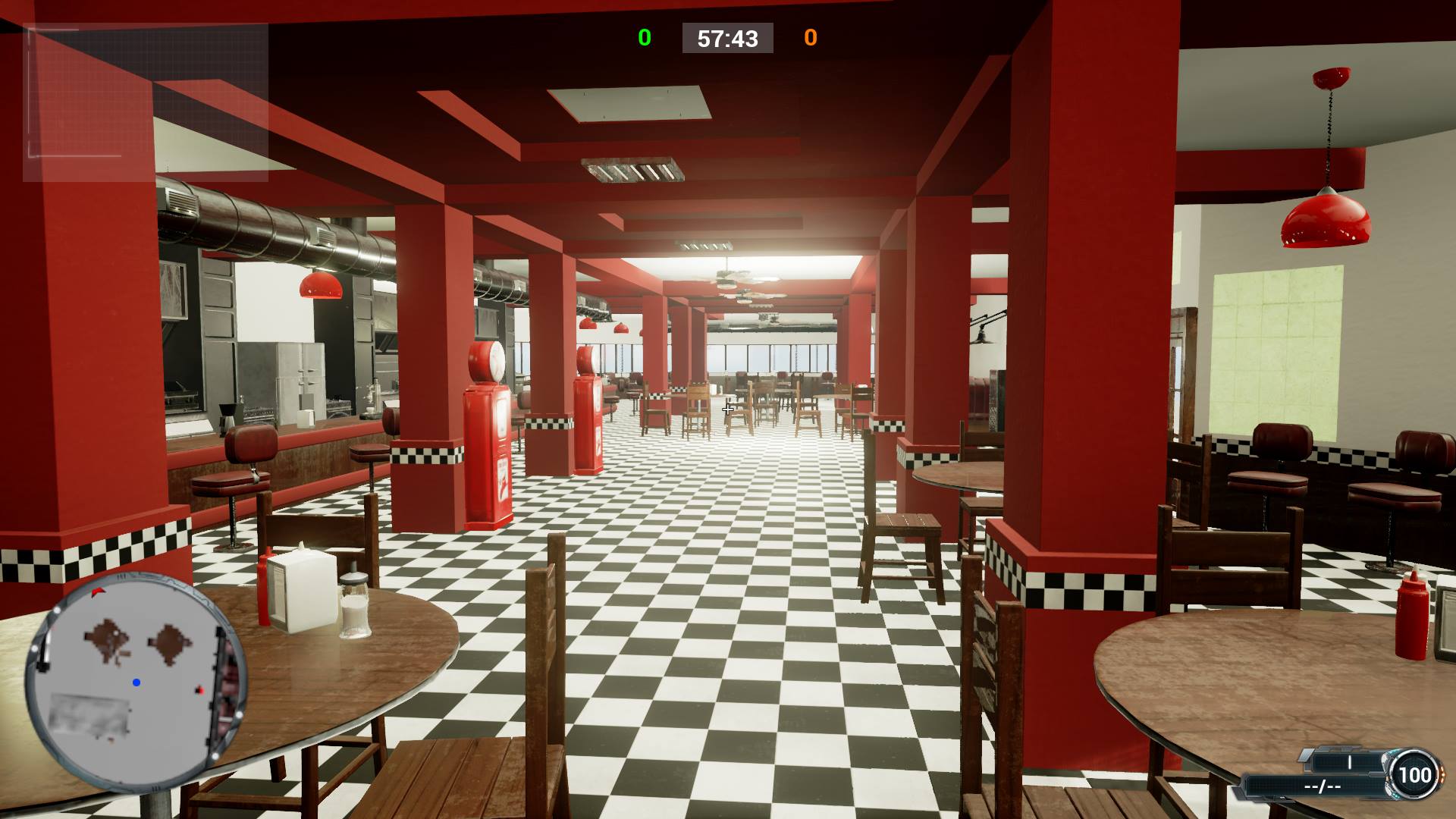Click the circular health gauge showing 100
This screenshot has width=1456, height=819.
coord(1415,775)
